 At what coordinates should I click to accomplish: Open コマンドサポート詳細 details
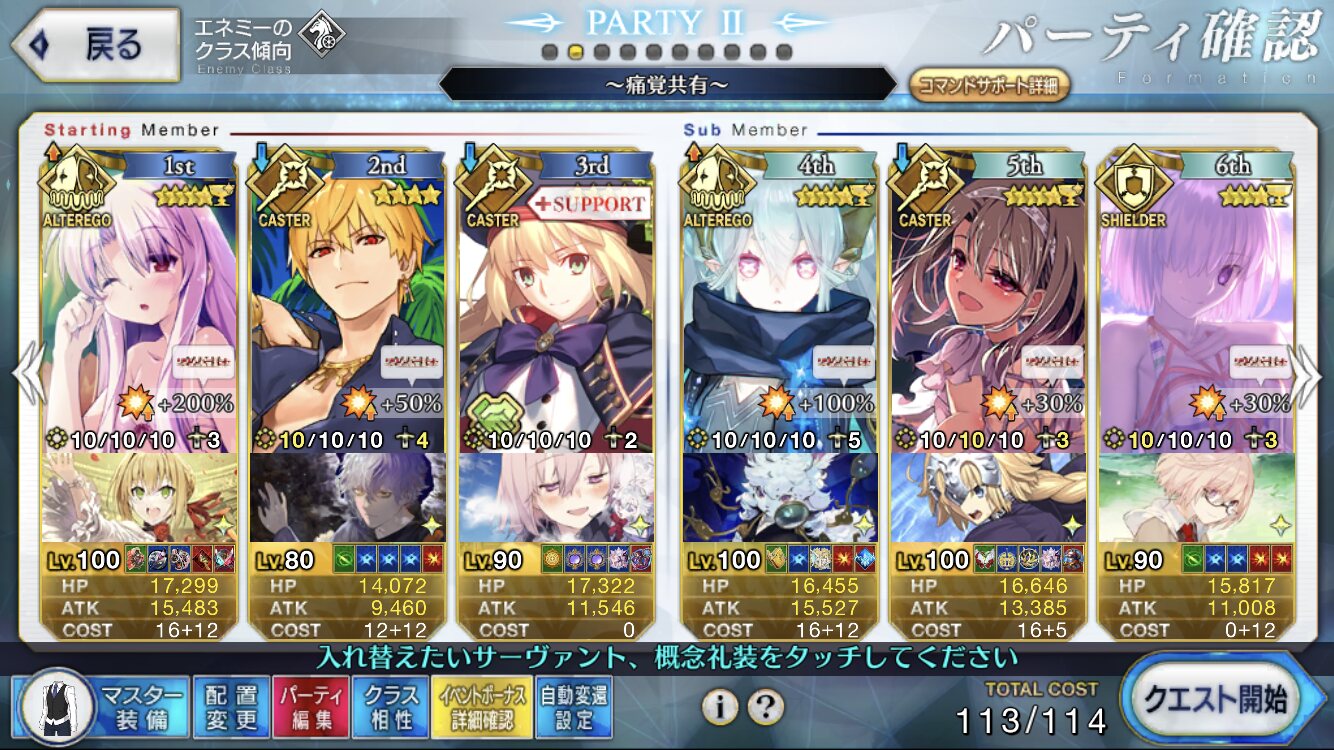988,85
